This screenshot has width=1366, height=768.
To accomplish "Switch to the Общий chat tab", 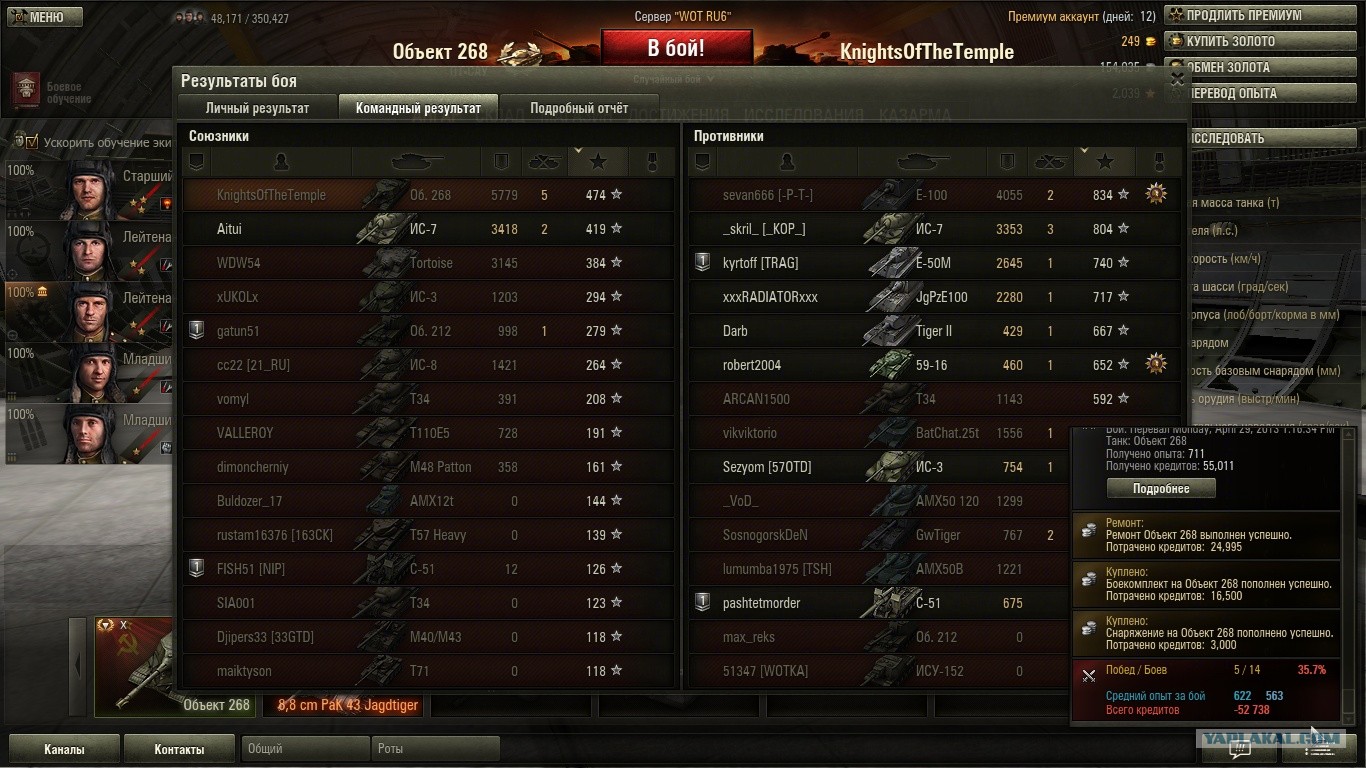I will [x=304, y=748].
